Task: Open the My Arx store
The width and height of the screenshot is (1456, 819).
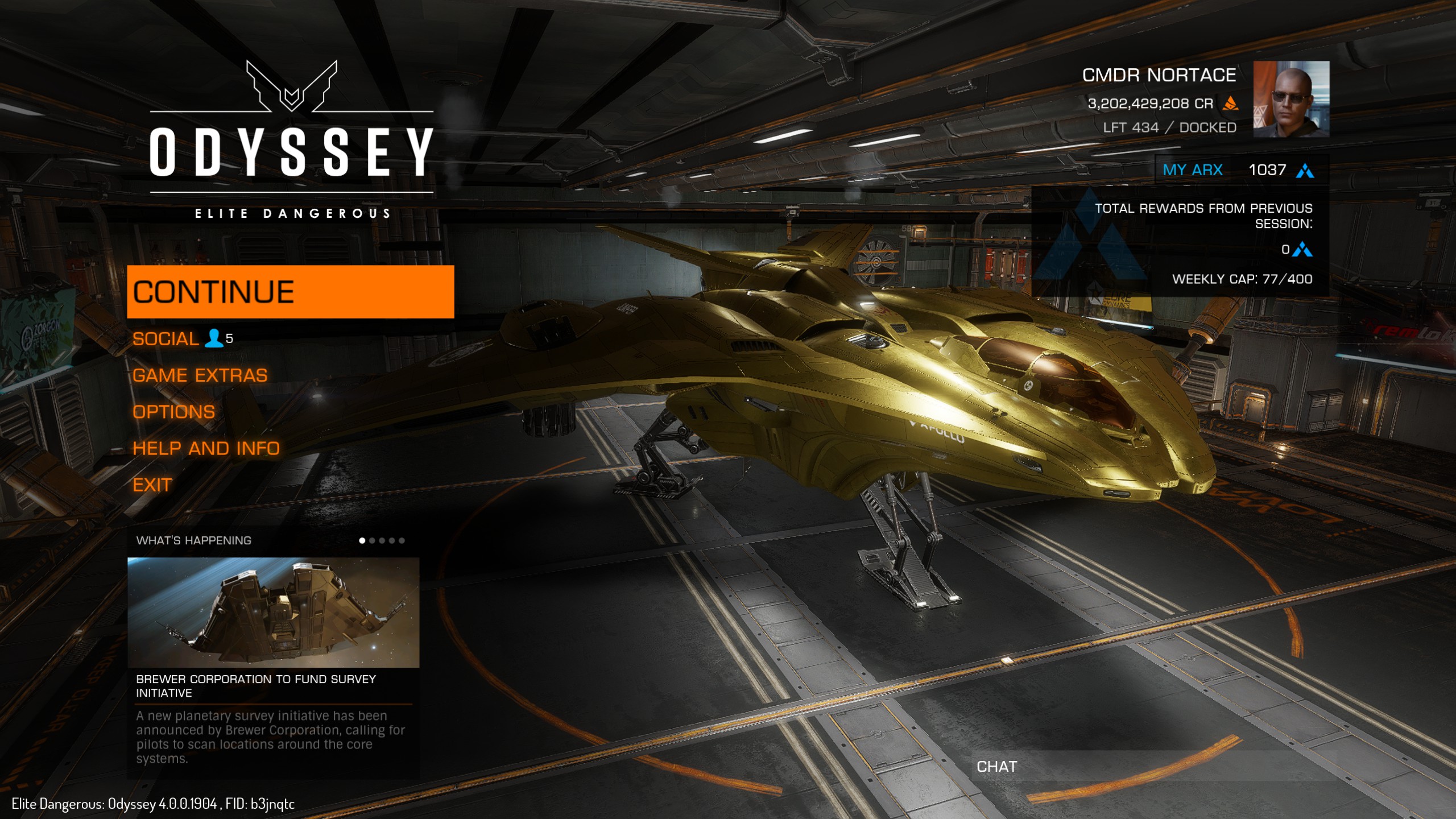Action: click(x=1192, y=170)
